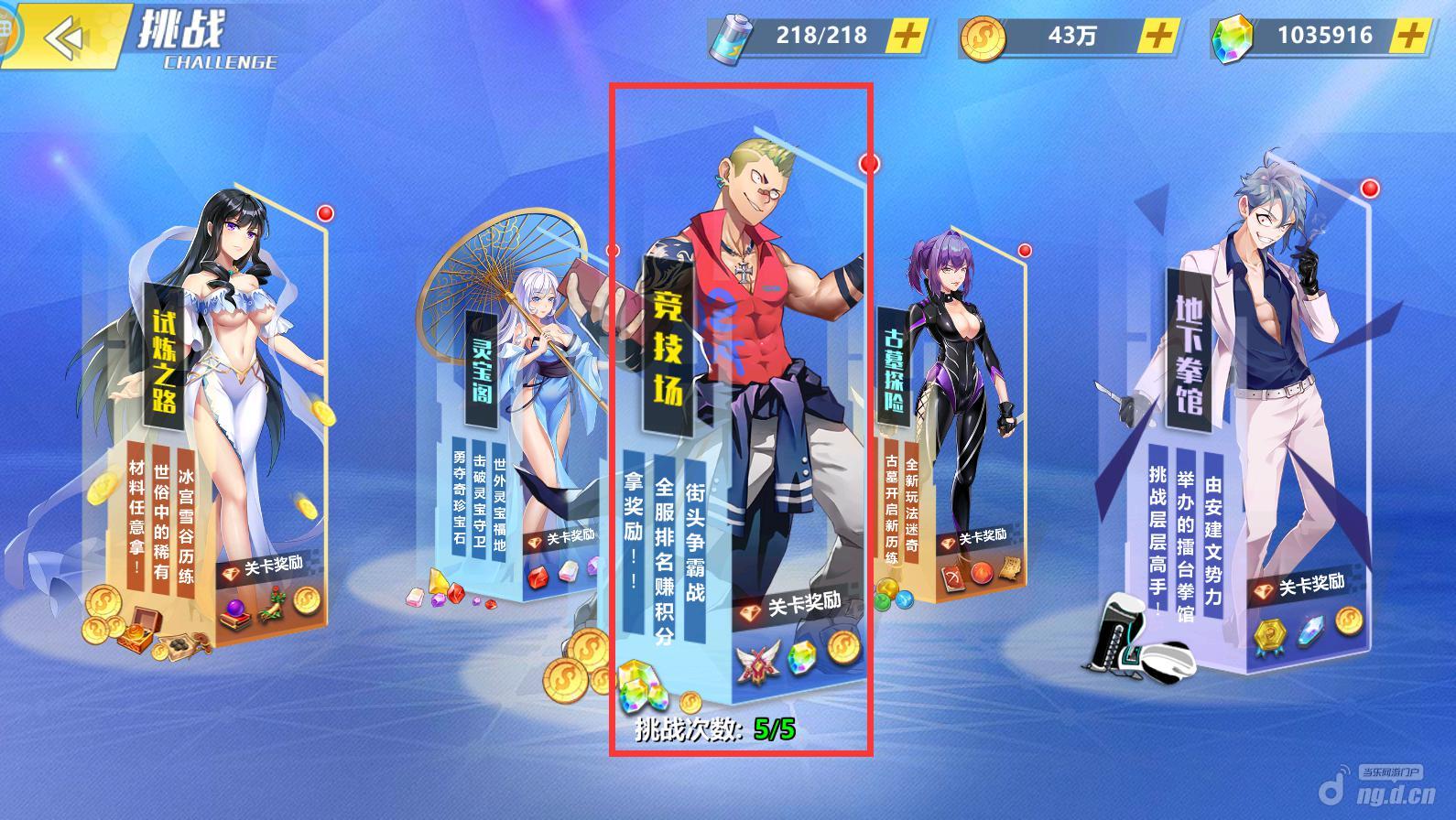Click the red badge on the 地下拳馆 panel
Viewport: 1456px width, 820px height.
coord(1370,189)
